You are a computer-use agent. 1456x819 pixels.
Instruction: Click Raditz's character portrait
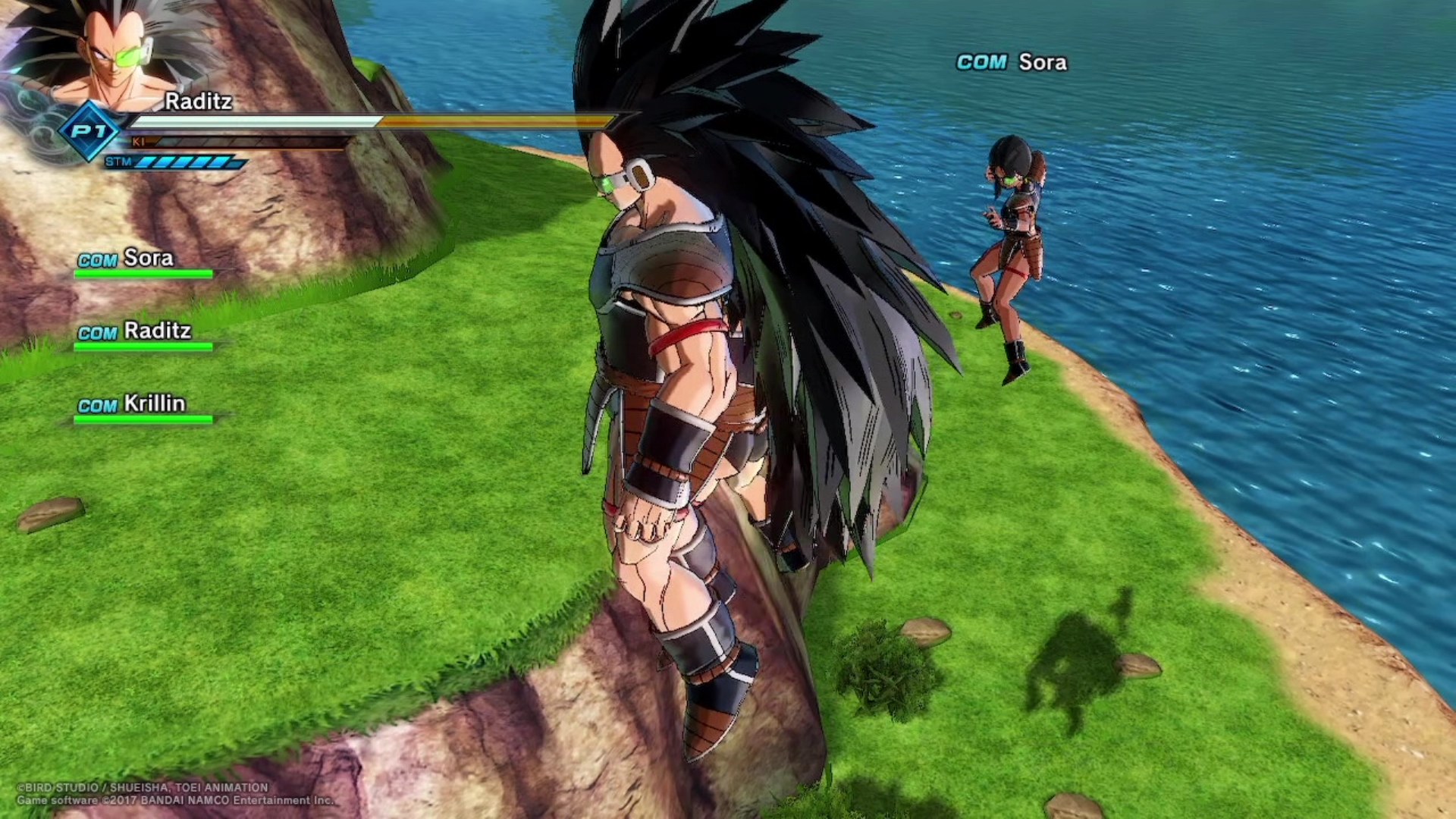(114, 53)
